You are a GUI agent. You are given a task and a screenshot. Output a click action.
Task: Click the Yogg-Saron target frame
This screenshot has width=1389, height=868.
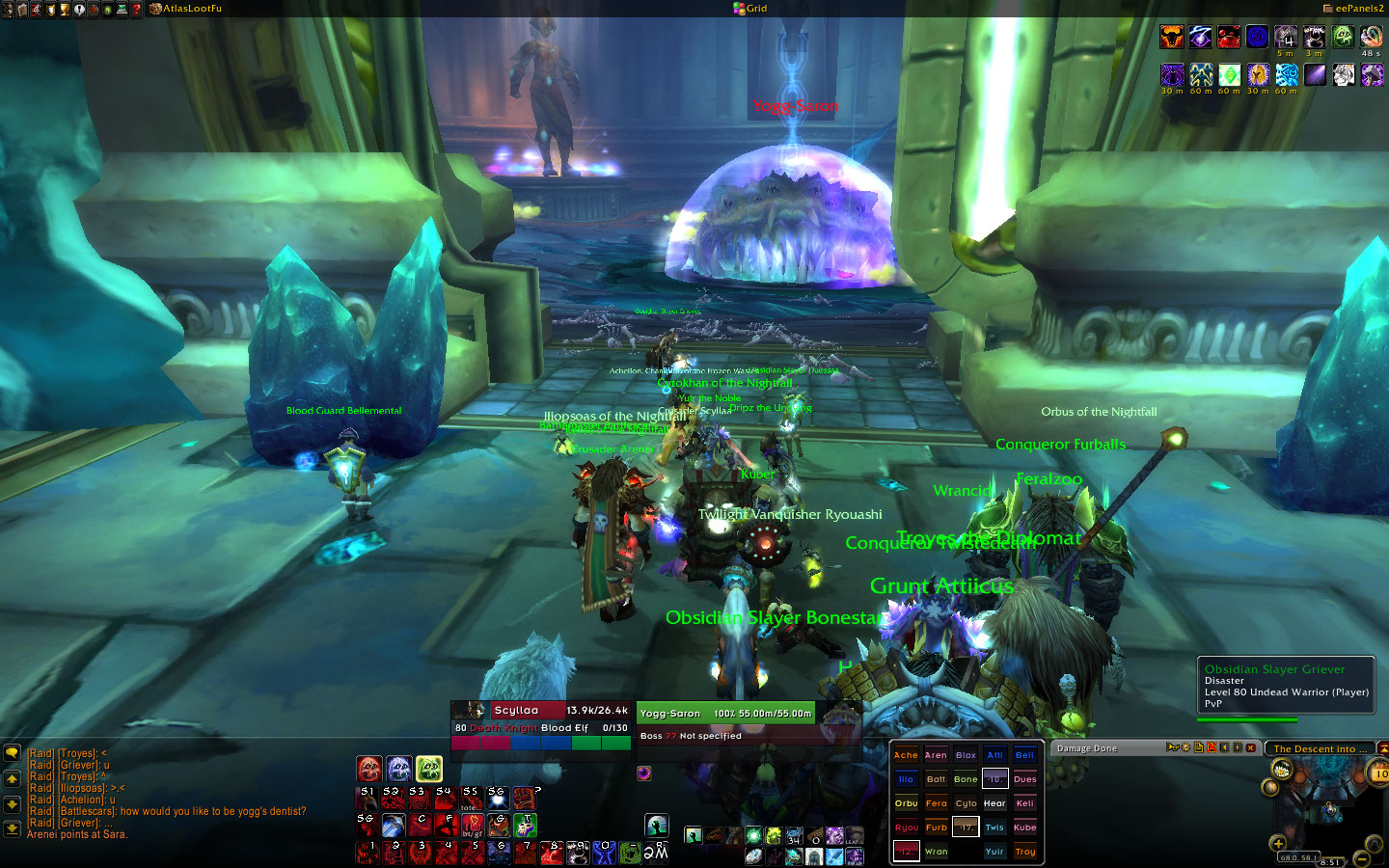[x=725, y=714]
